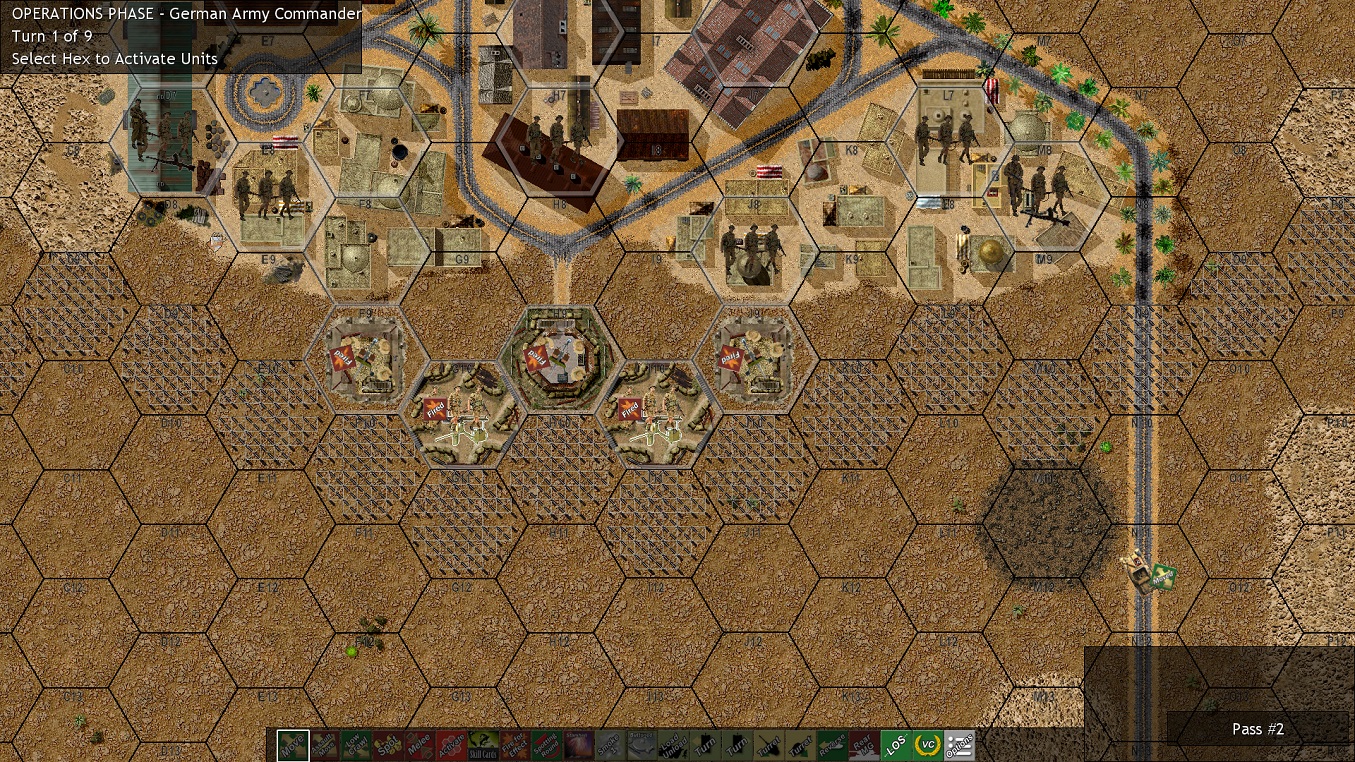Open the Options menu

[x=957, y=744]
